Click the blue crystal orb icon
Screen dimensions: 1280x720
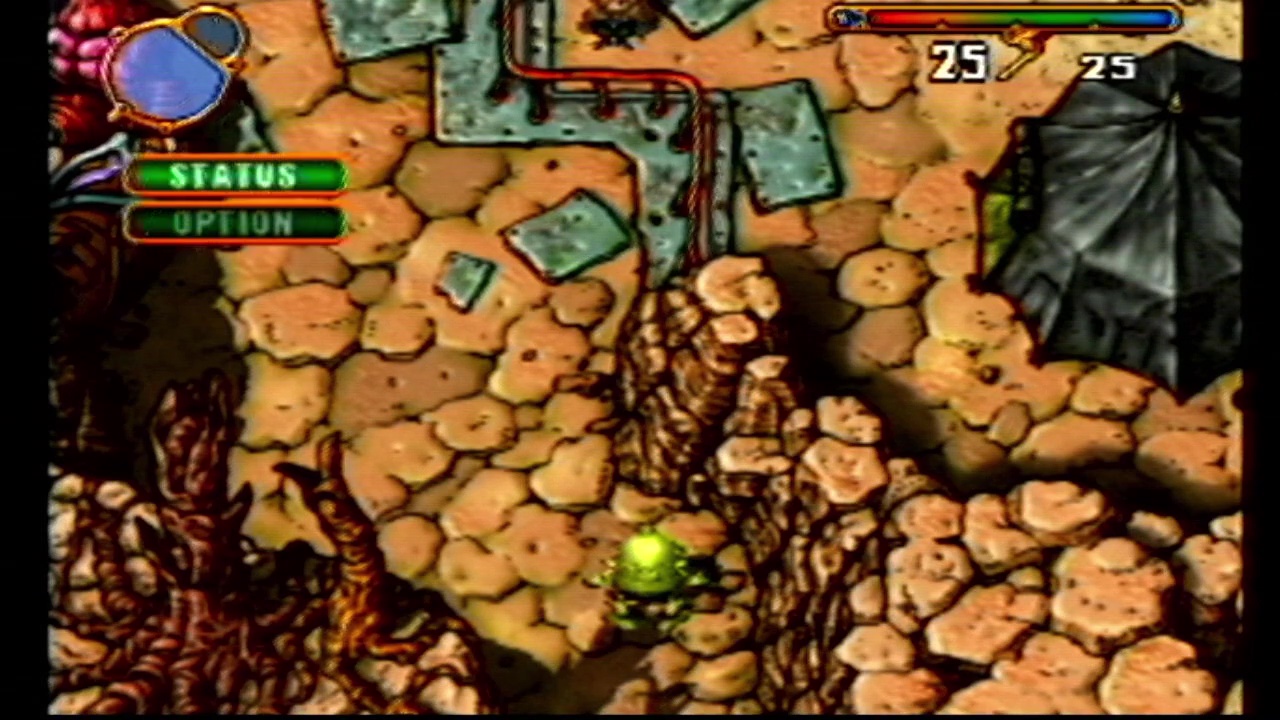pos(168,72)
